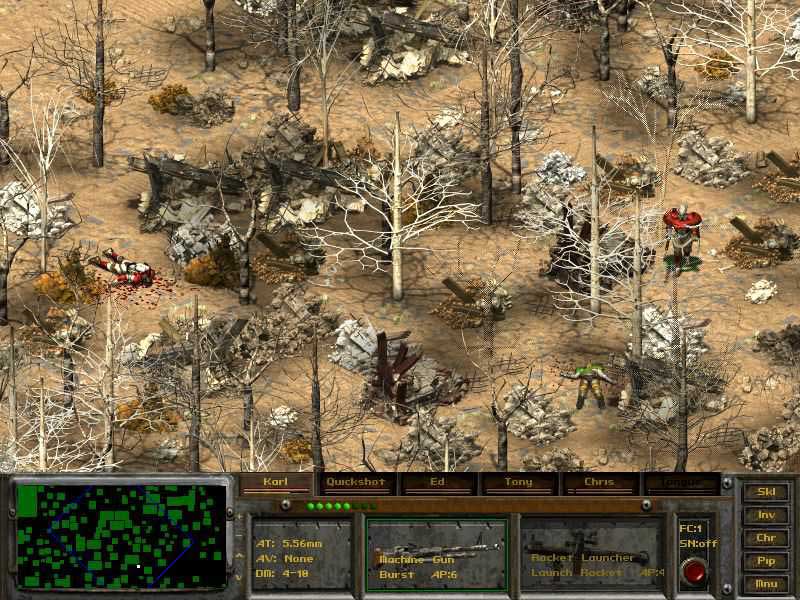800x600 pixels.
Task: Select Tony from the squad tabs
Action: click(x=518, y=482)
